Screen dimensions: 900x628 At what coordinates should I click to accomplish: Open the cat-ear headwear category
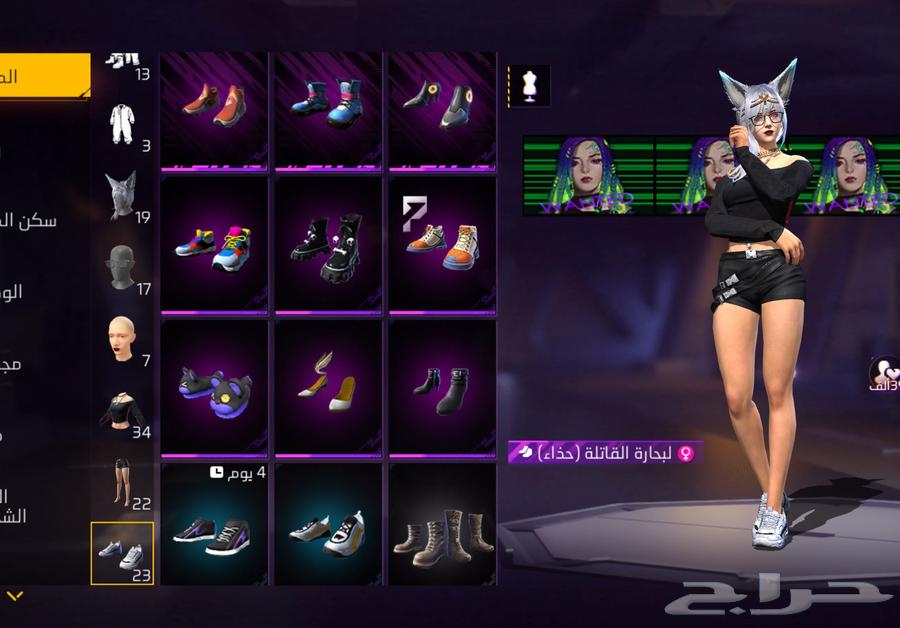pyautogui.click(x=122, y=196)
